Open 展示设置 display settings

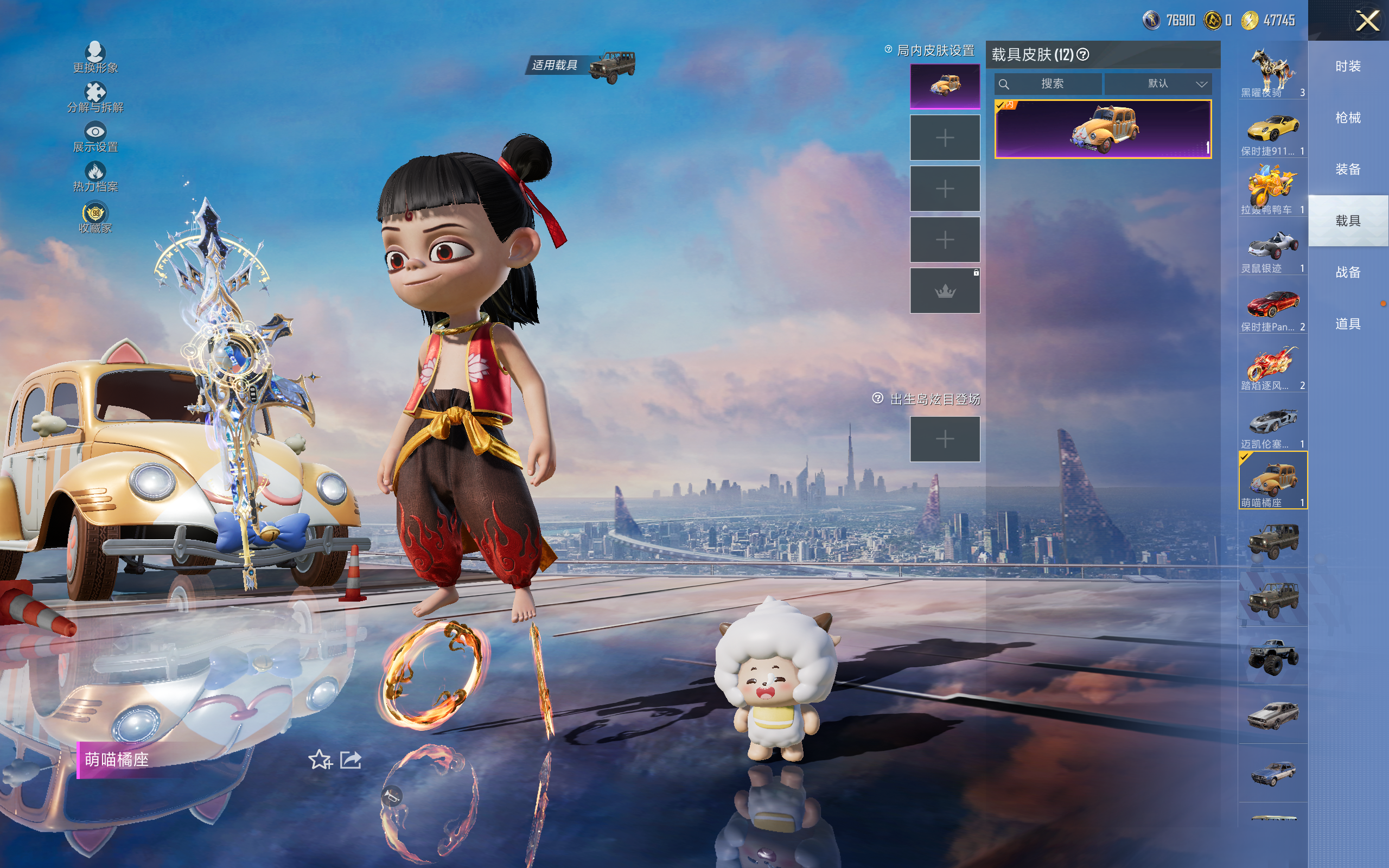coord(95,137)
